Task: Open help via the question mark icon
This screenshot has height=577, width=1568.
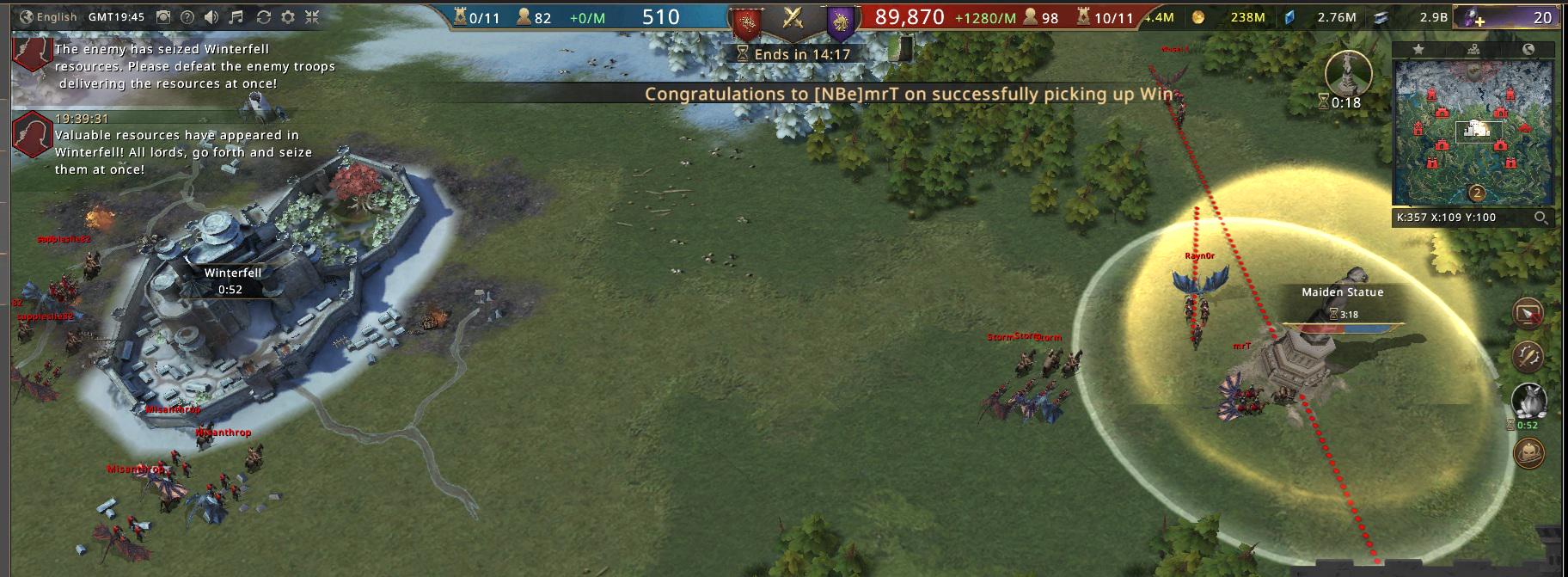Action: 187,17
